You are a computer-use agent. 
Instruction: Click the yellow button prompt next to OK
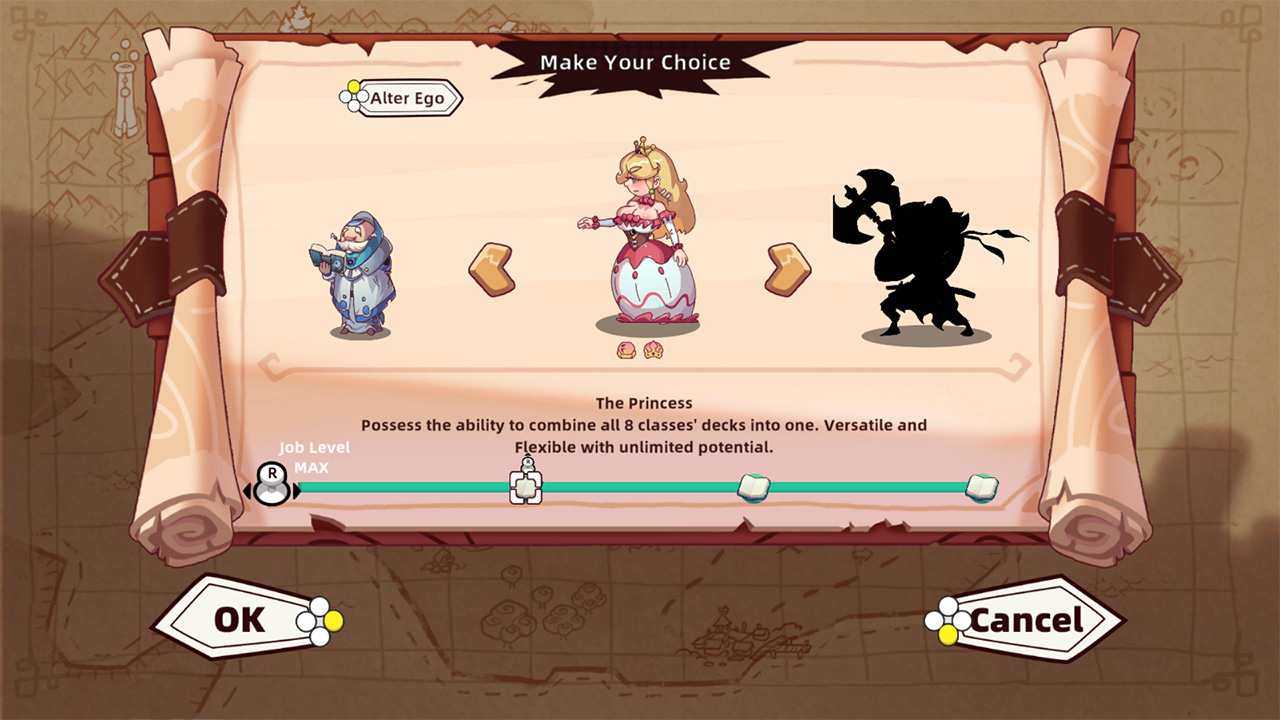coord(333,620)
